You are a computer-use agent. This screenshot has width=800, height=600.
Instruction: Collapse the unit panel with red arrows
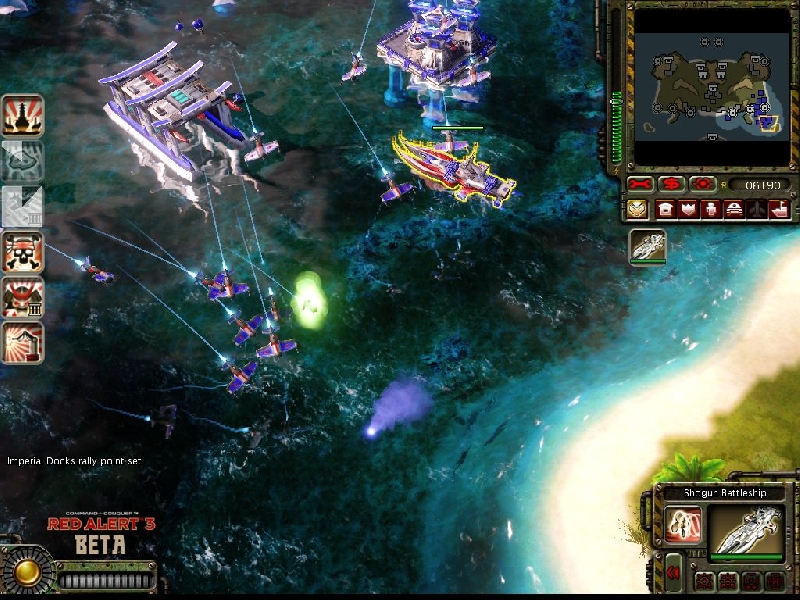coord(674,573)
